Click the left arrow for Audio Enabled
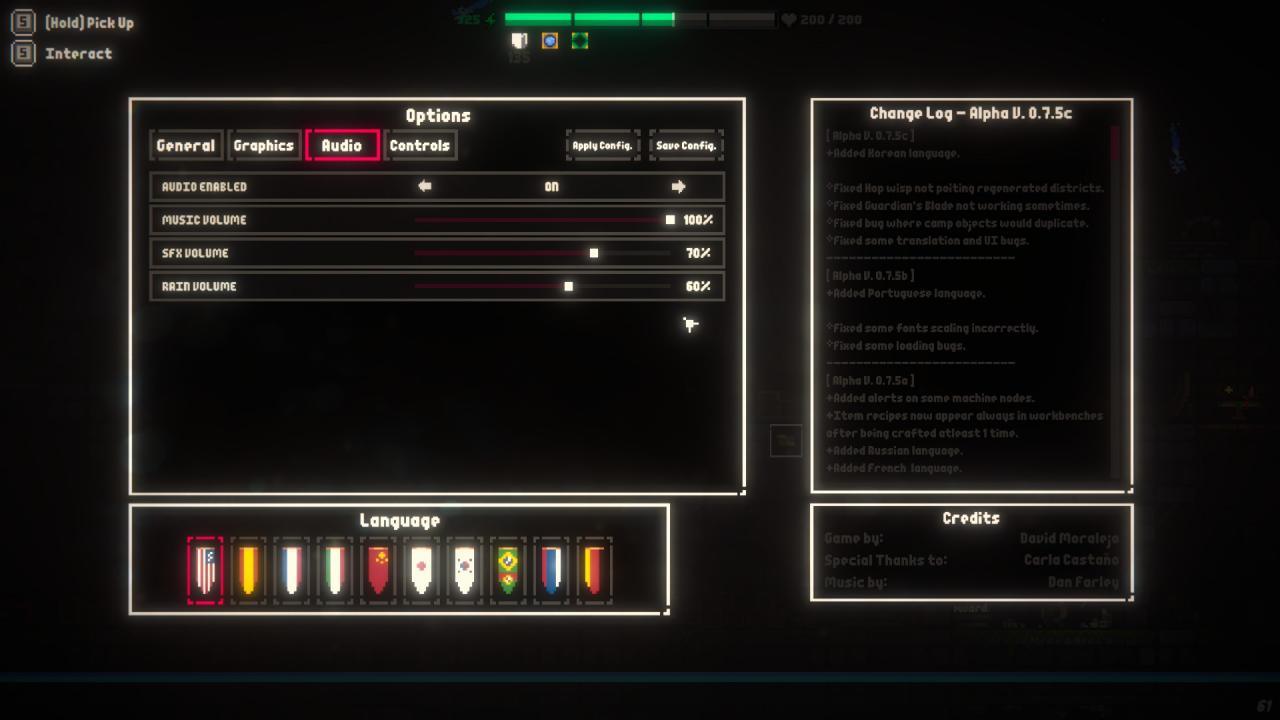The width and height of the screenshot is (1280, 720). [x=425, y=186]
